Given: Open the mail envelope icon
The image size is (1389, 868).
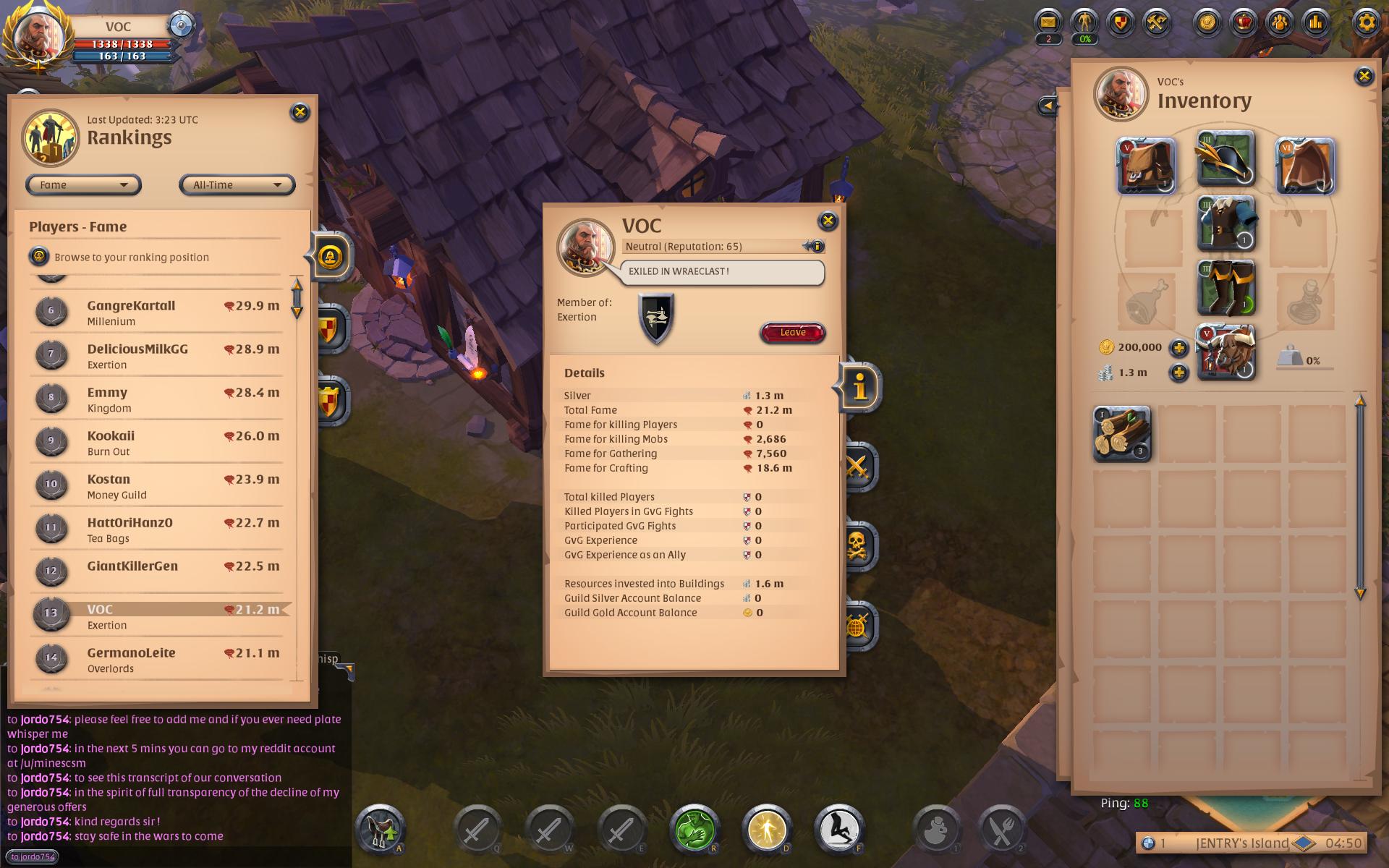Looking at the screenshot, I should click(1048, 22).
